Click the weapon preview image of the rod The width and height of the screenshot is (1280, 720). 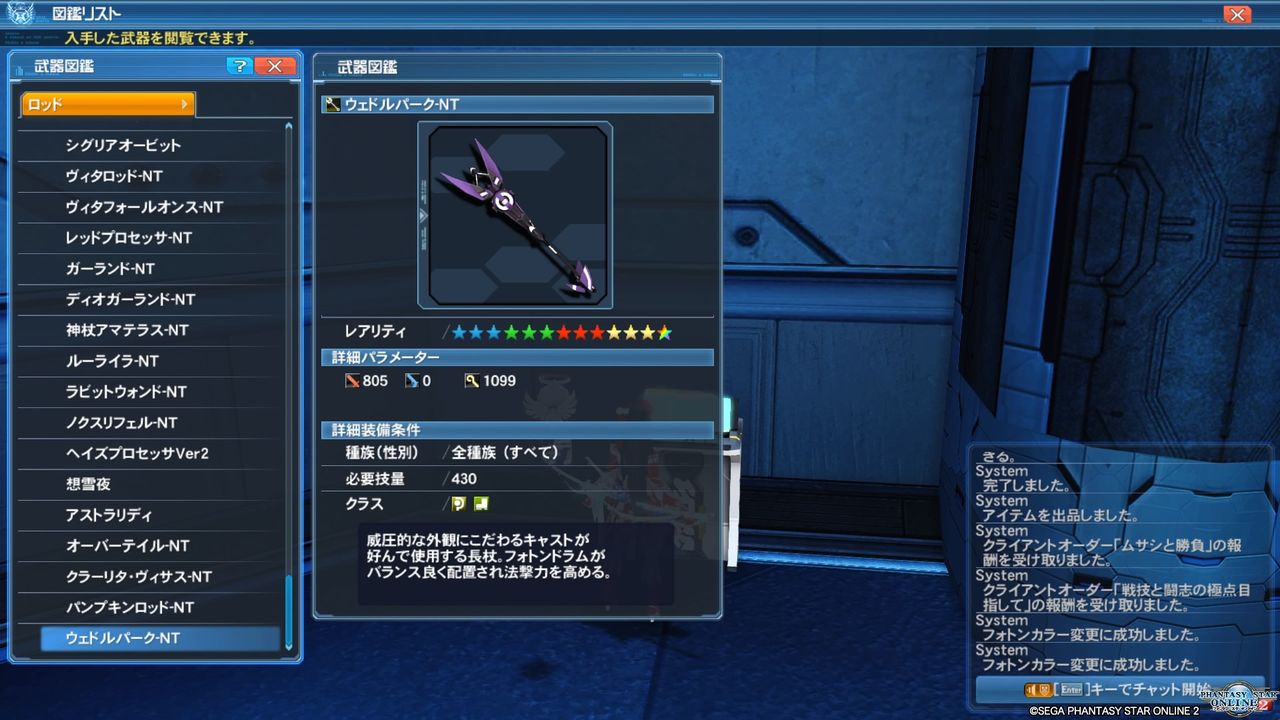point(515,214)
